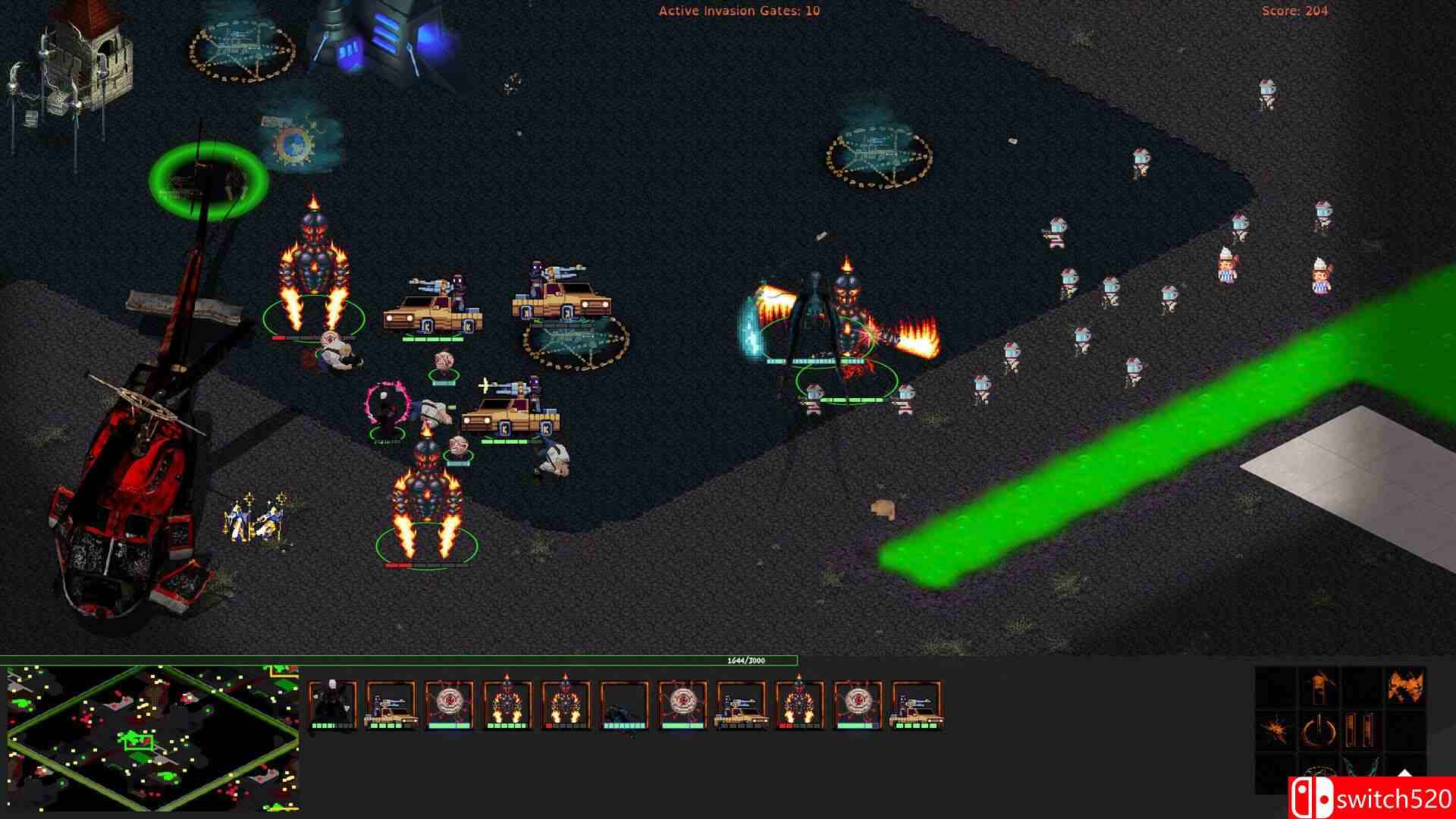Select the flame demon portrait with green health
This screenshot has height=819, width=1456.
(507, 704)
